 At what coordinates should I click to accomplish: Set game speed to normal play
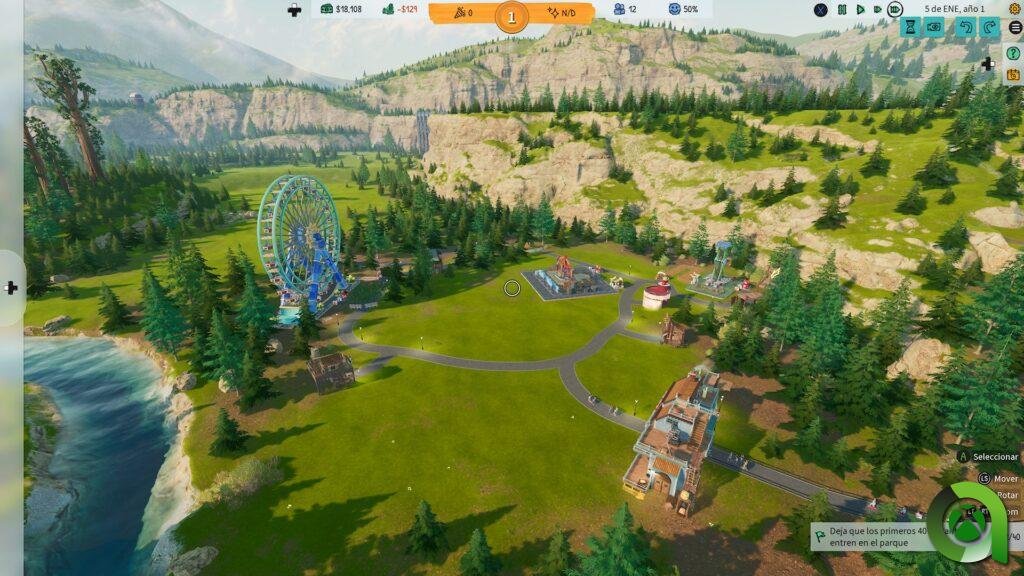(859, 10)
